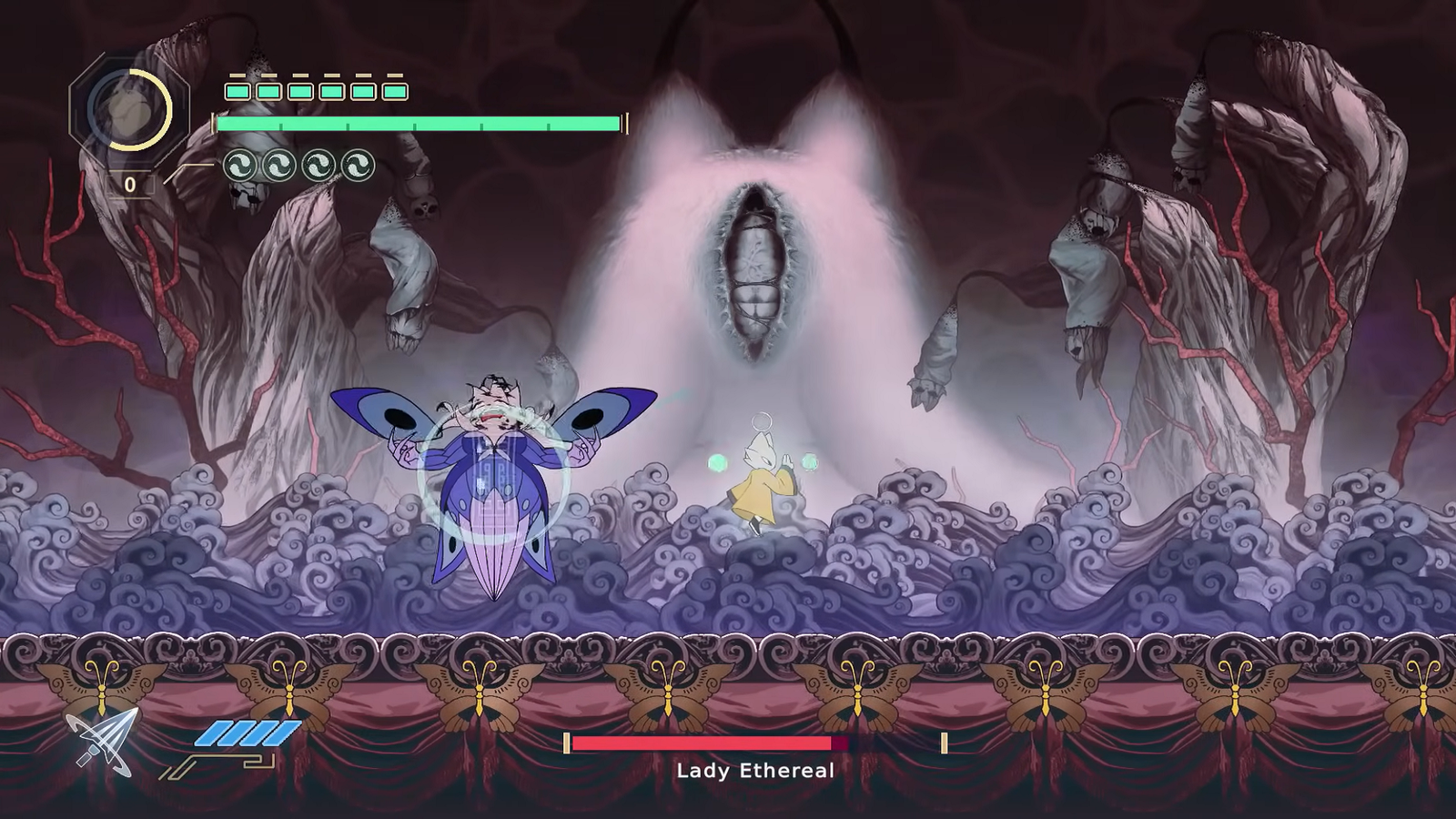Click the first yin-yang qi charge icon

238,162
